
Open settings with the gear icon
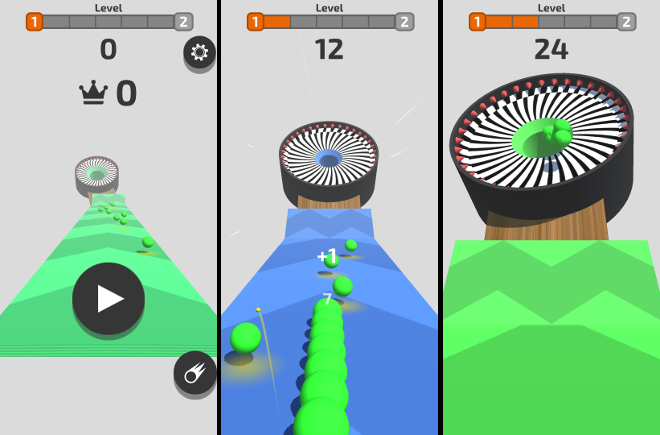199,53
